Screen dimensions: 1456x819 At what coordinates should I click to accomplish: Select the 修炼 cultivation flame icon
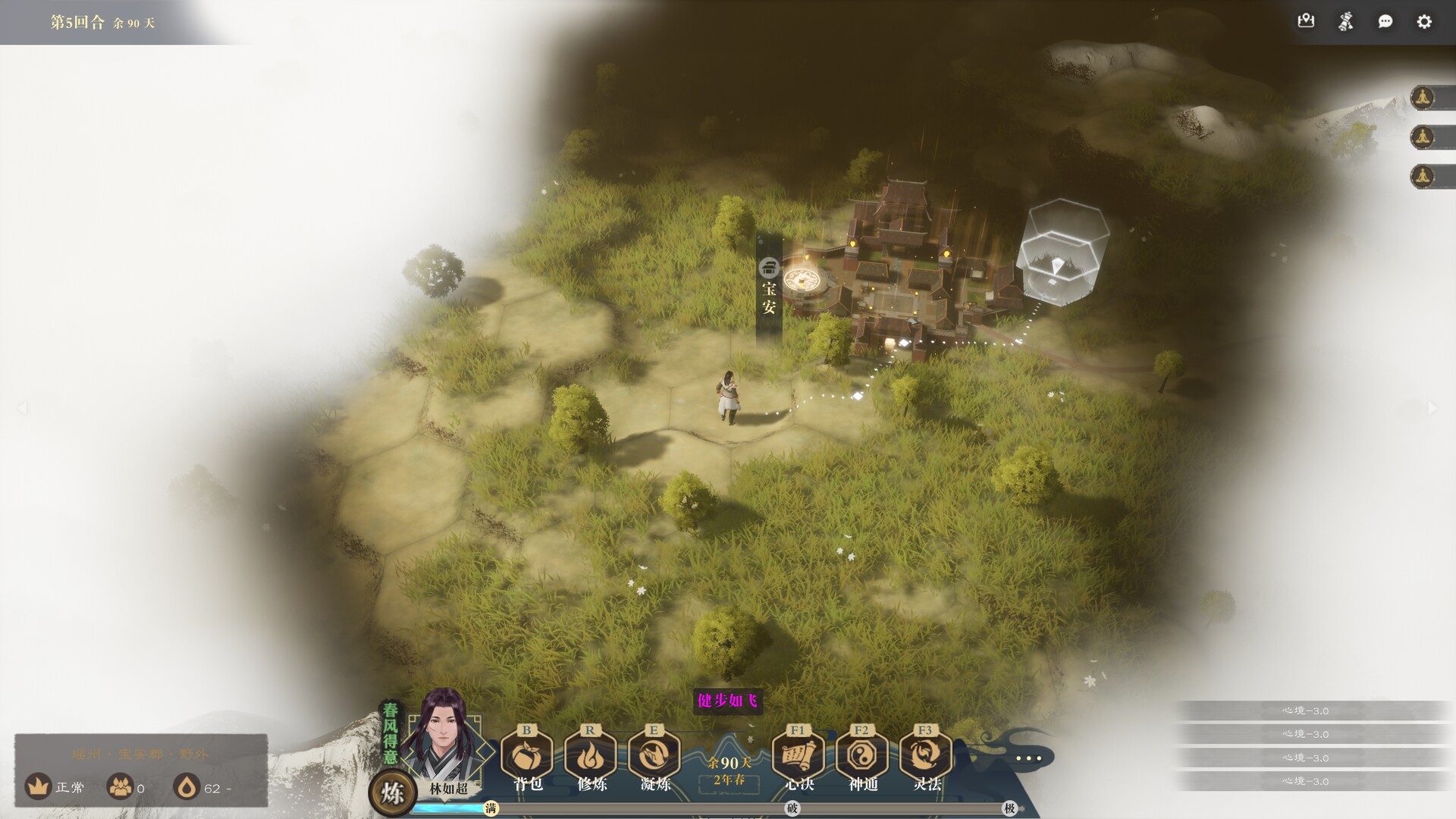pos(591,756)
